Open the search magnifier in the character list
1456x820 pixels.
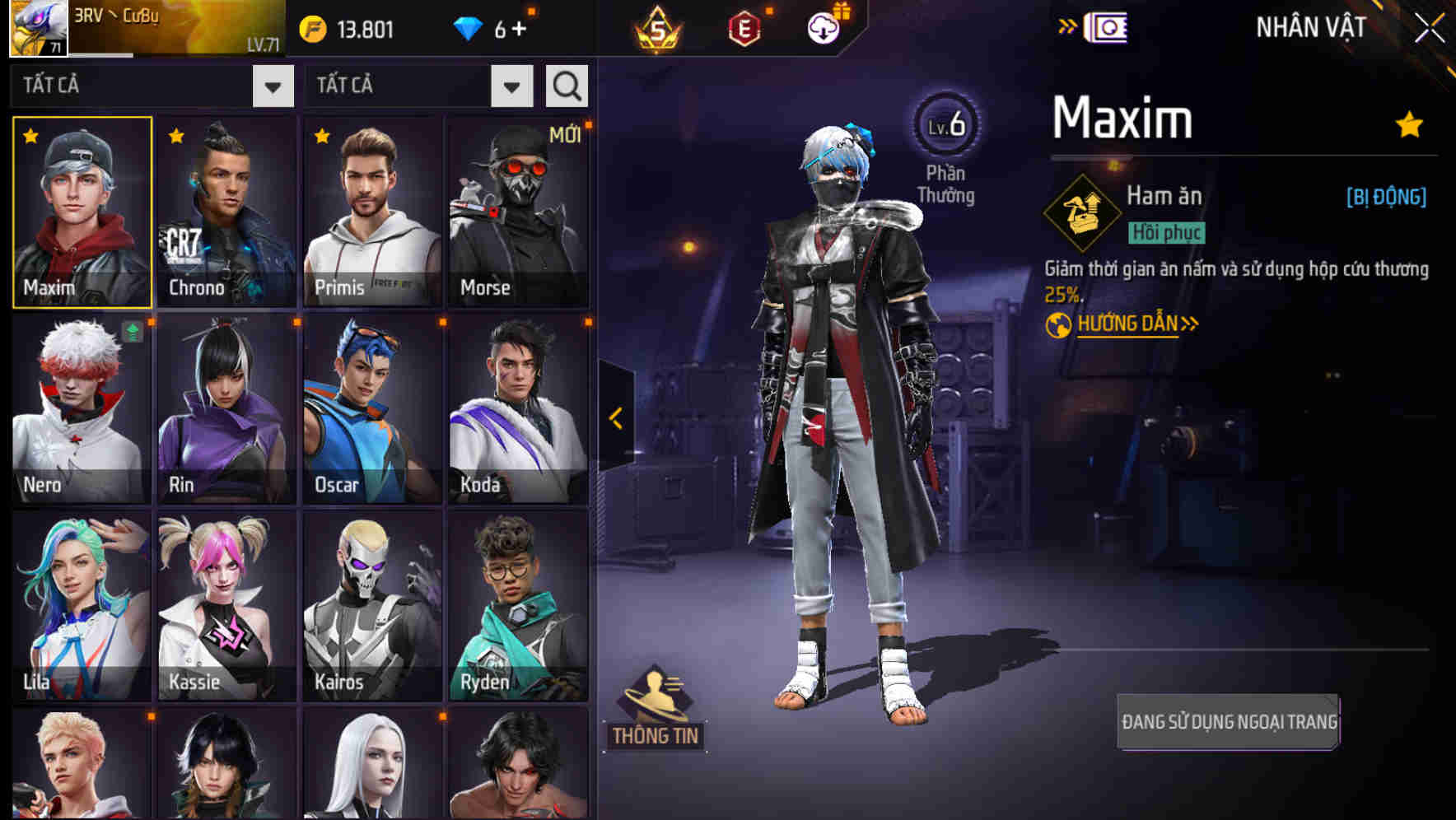566,85
